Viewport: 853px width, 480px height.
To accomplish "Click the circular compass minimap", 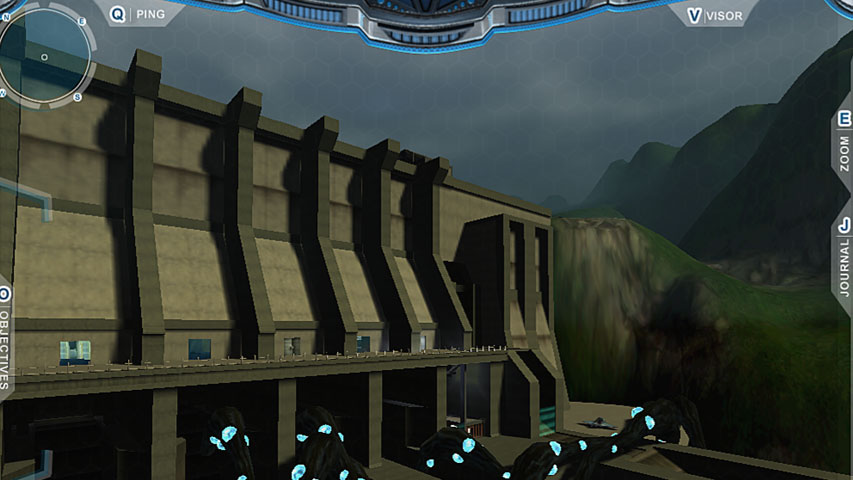I will coord(43,55).
